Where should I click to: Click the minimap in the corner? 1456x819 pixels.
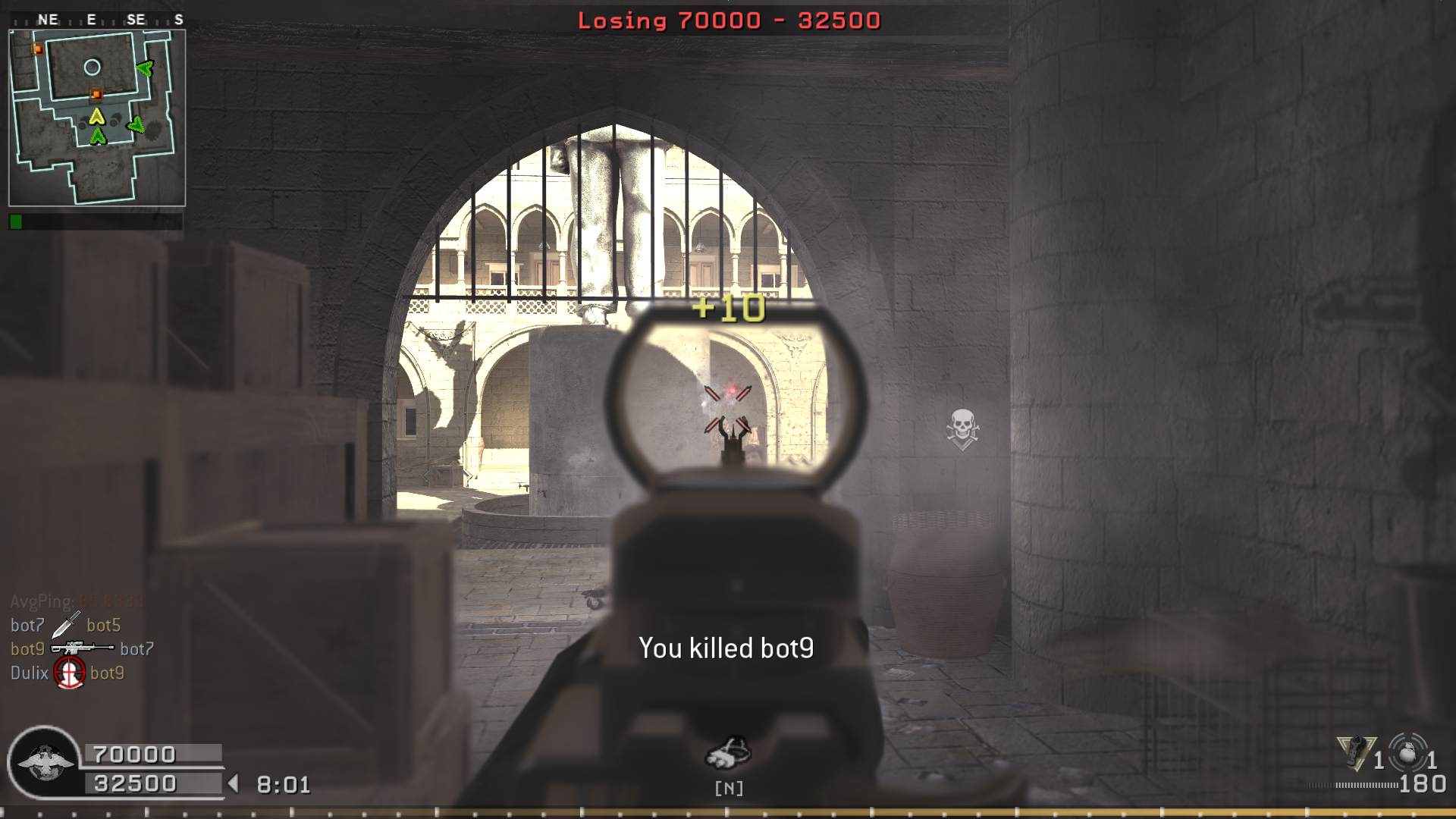[x=97, y=118]
